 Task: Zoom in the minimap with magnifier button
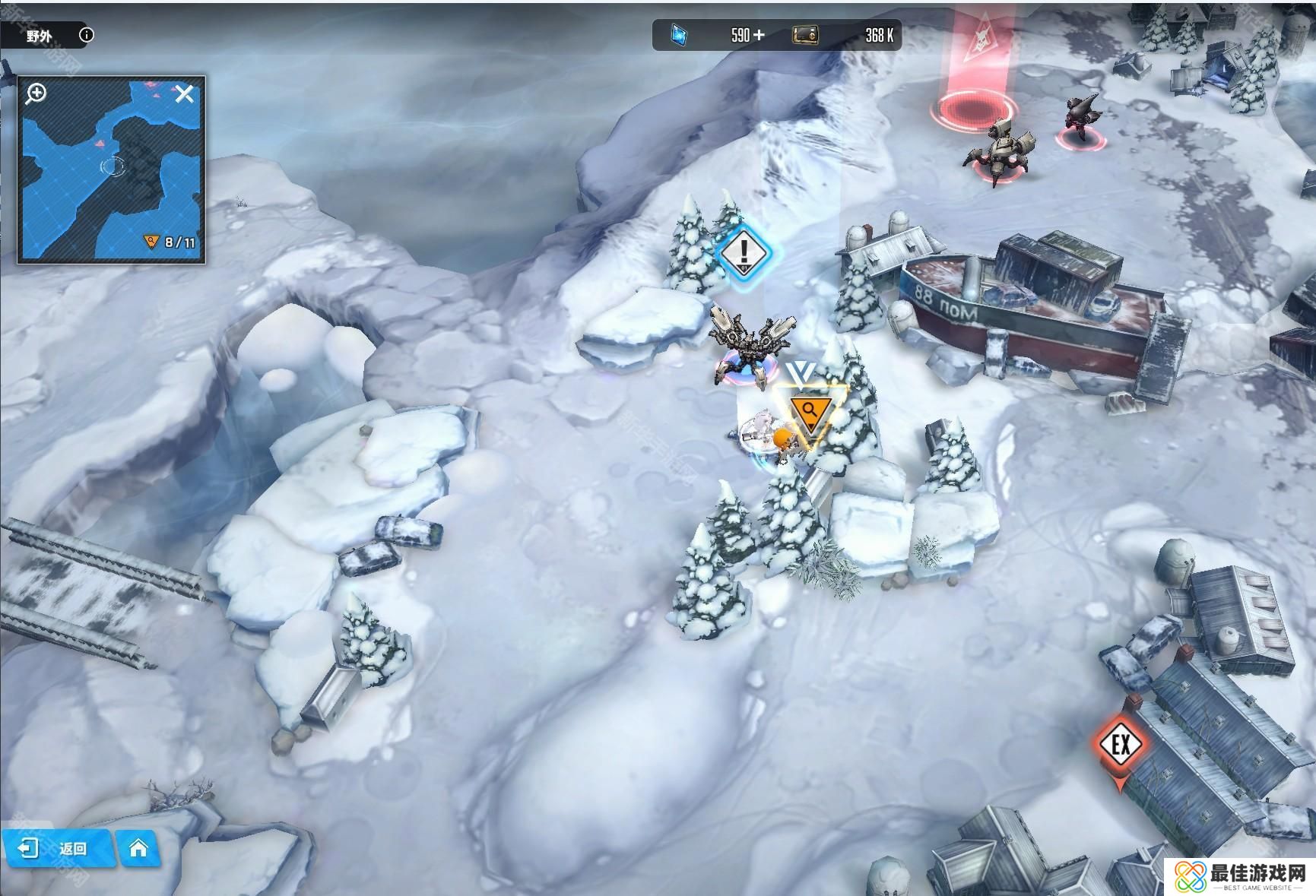click(36, 93)
